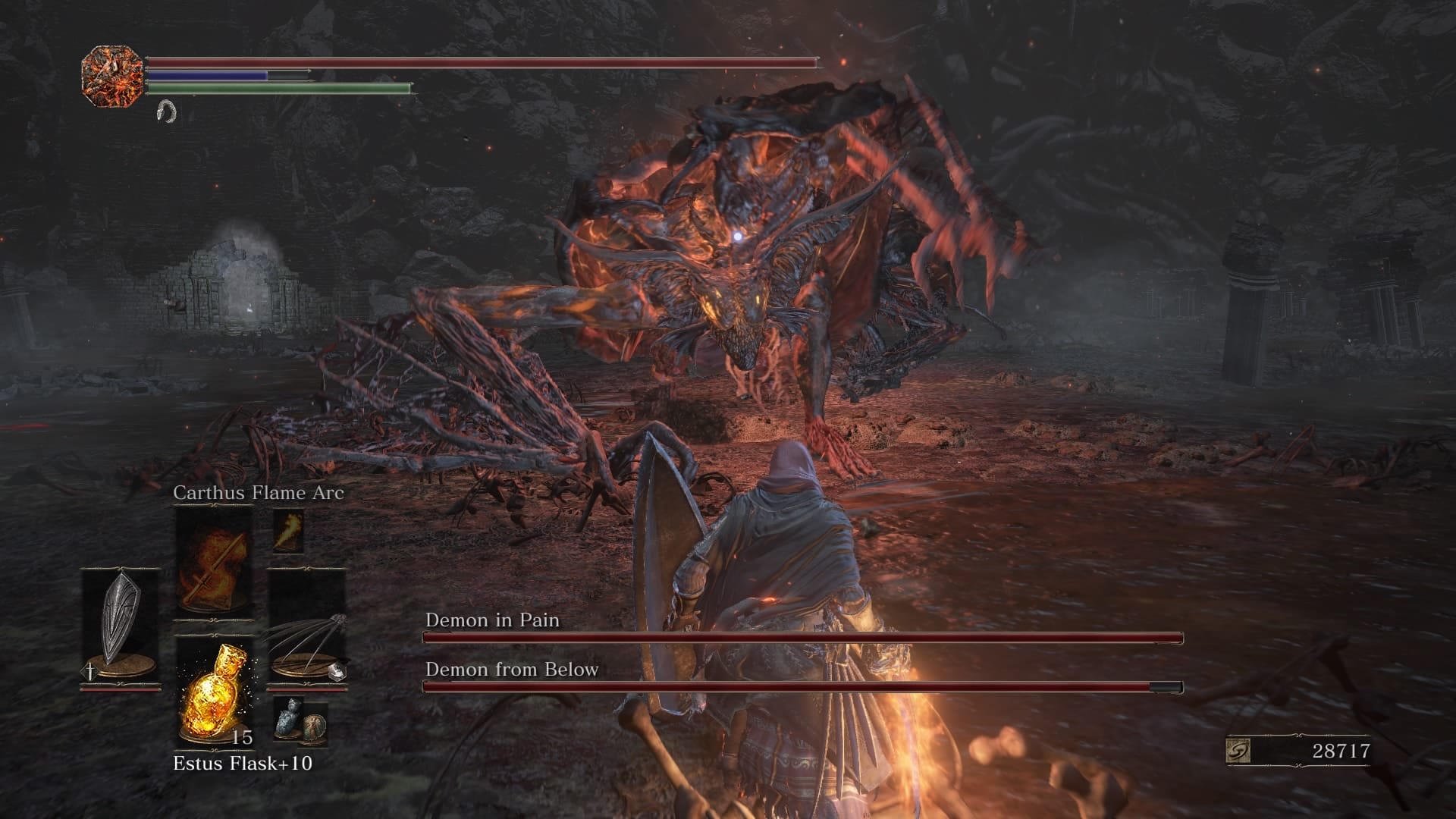Click the small pyromancy flame icon

(x=288, y=531)
